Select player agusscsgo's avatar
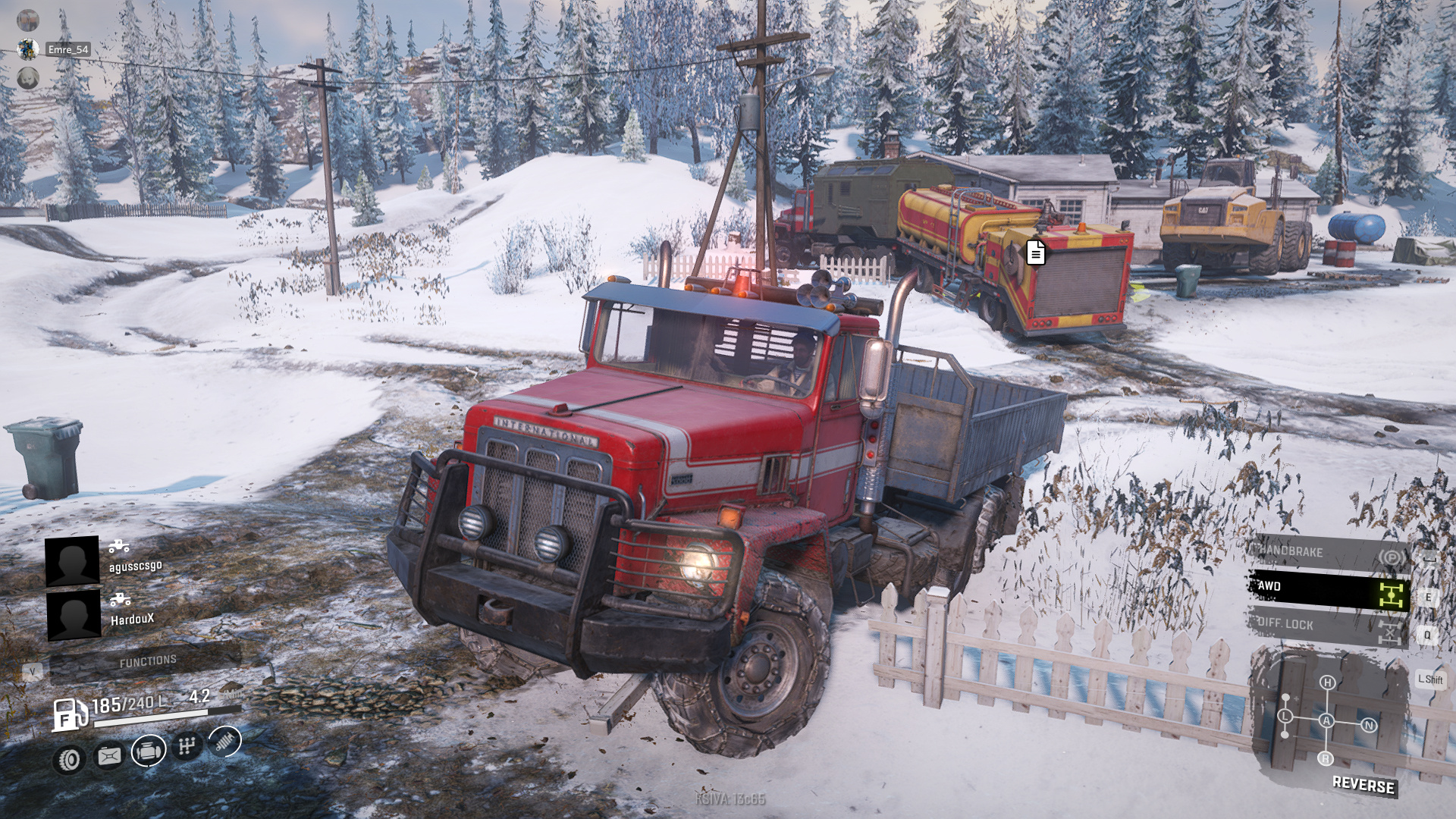The height and width of the screenshot is (819, 1456). tap(72, 561)
